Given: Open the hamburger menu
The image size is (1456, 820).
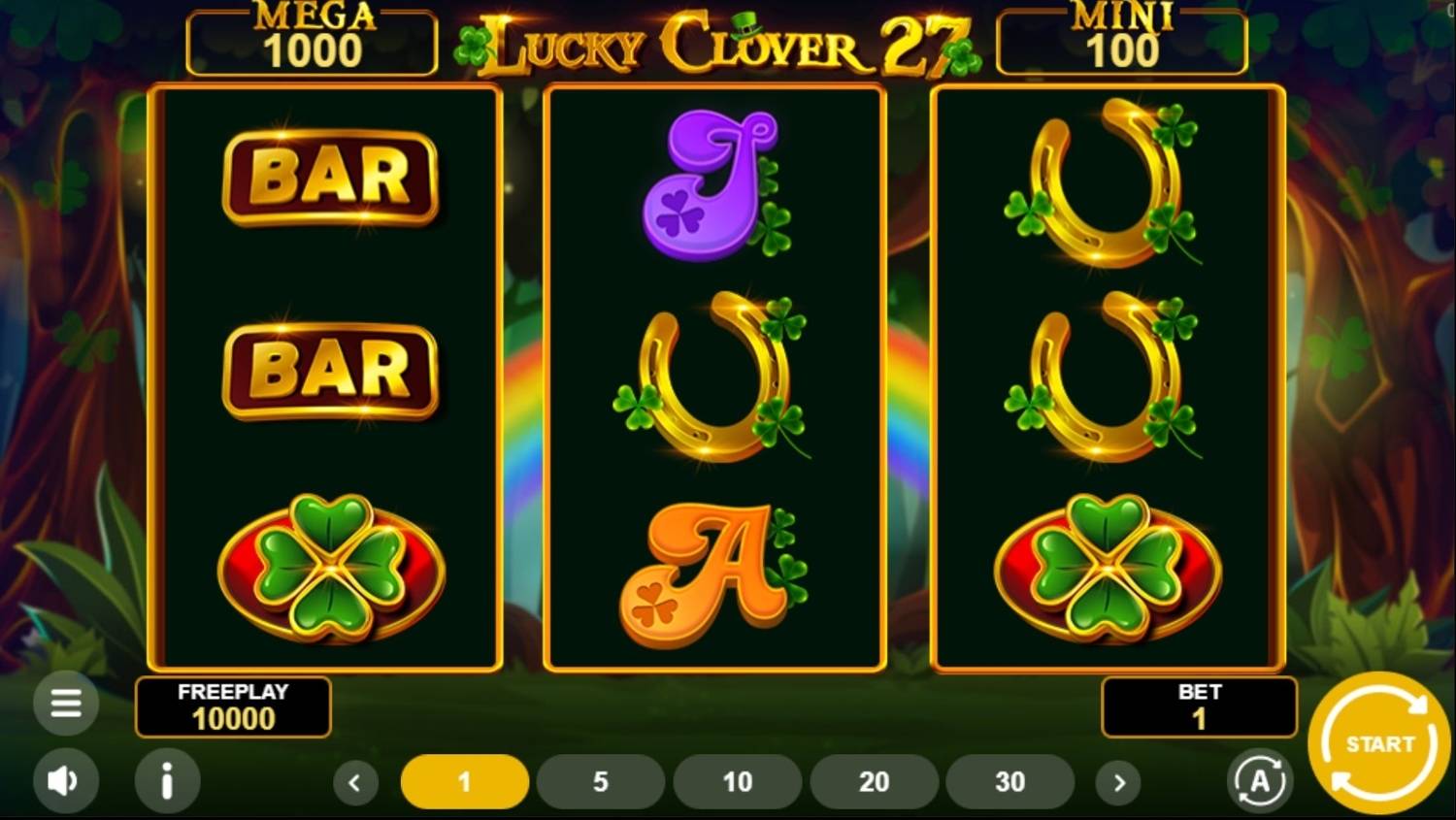Looking at the screenshot, I should pos(65,703).
